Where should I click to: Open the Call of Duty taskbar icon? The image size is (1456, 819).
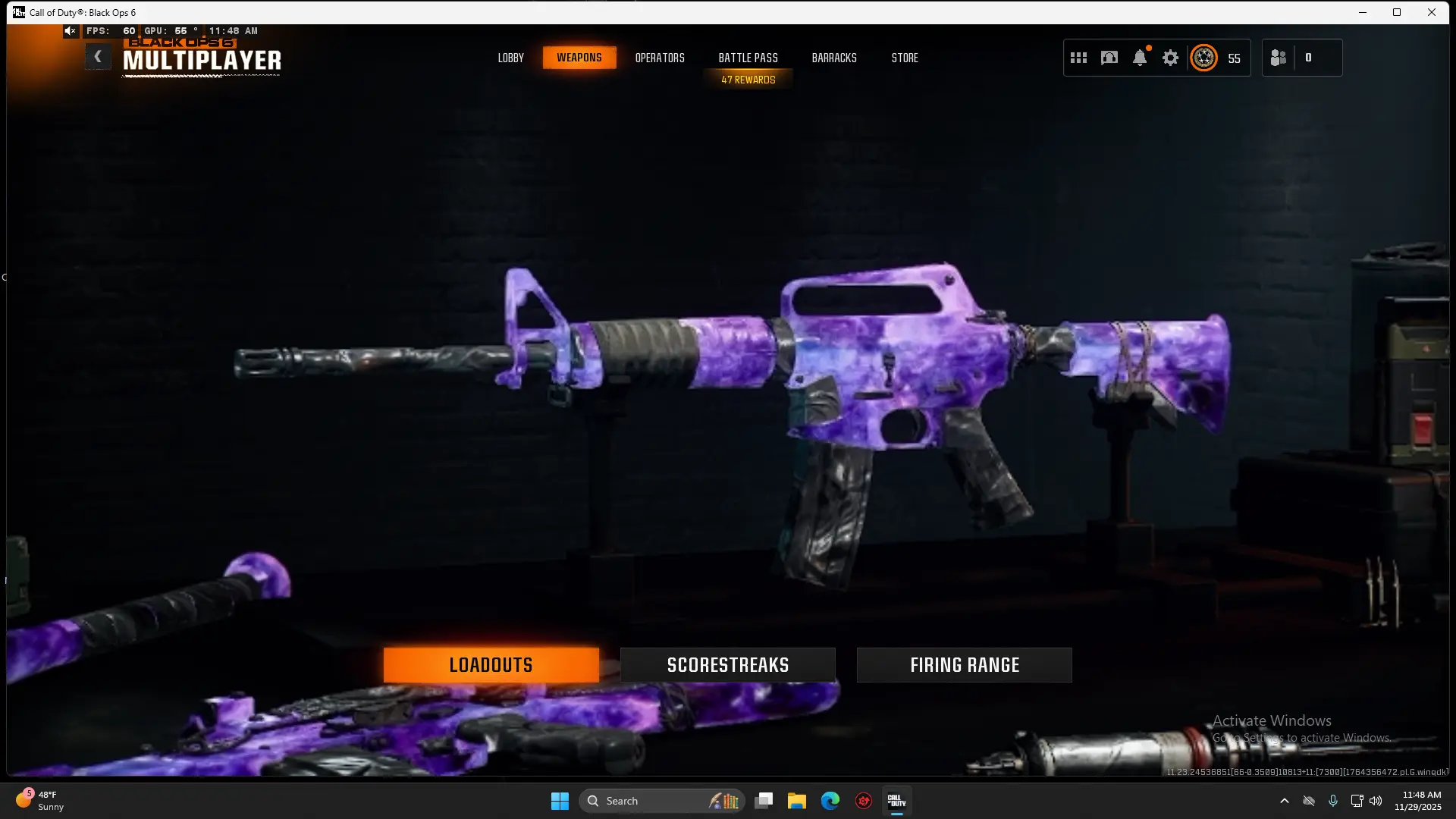tap(897, 800)
